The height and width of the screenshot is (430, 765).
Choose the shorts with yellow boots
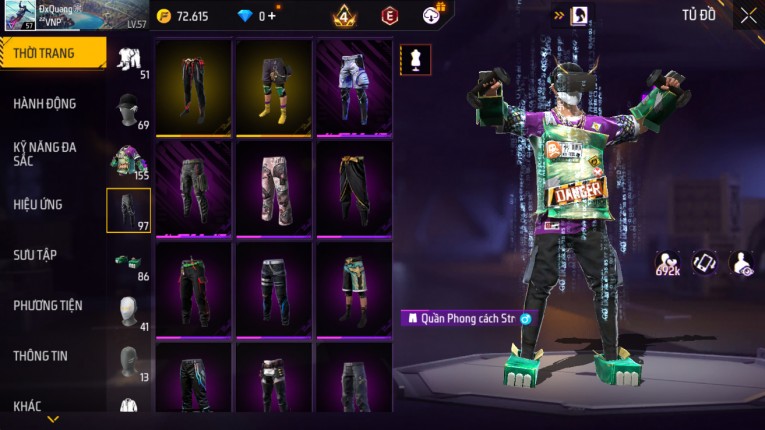click(274, 86)
